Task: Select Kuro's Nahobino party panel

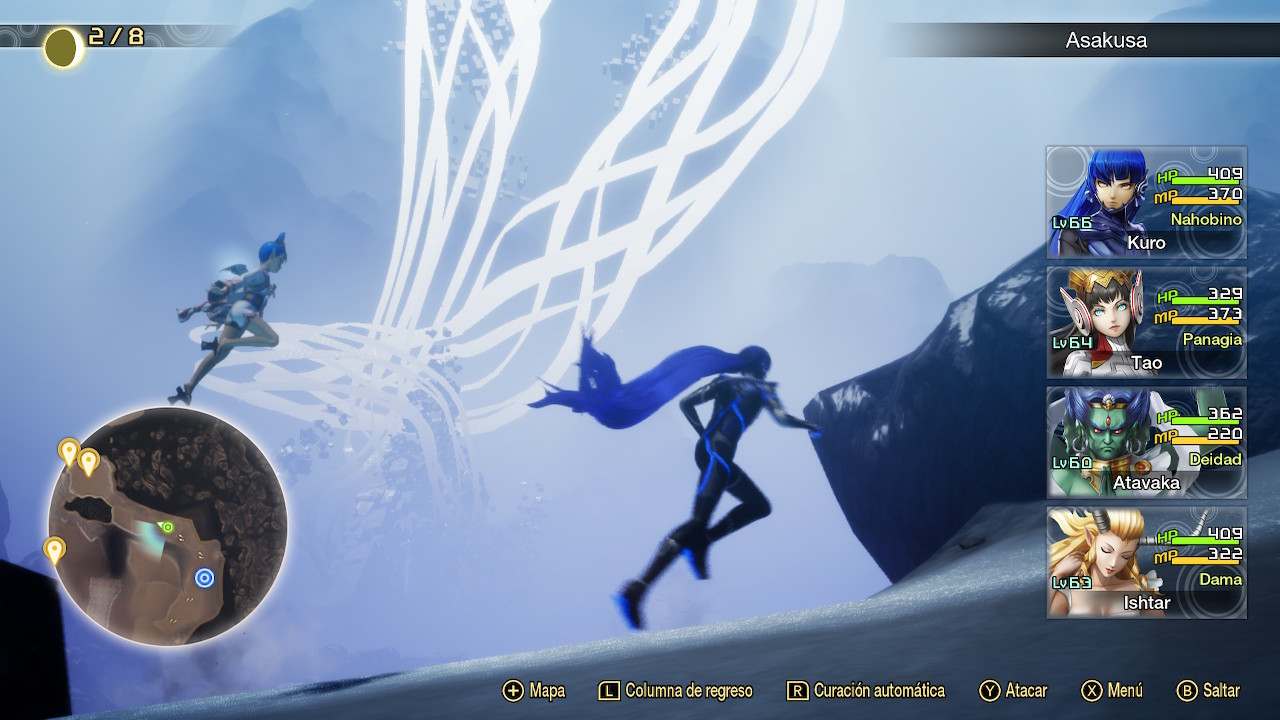Action: (x=1146, y=202)
